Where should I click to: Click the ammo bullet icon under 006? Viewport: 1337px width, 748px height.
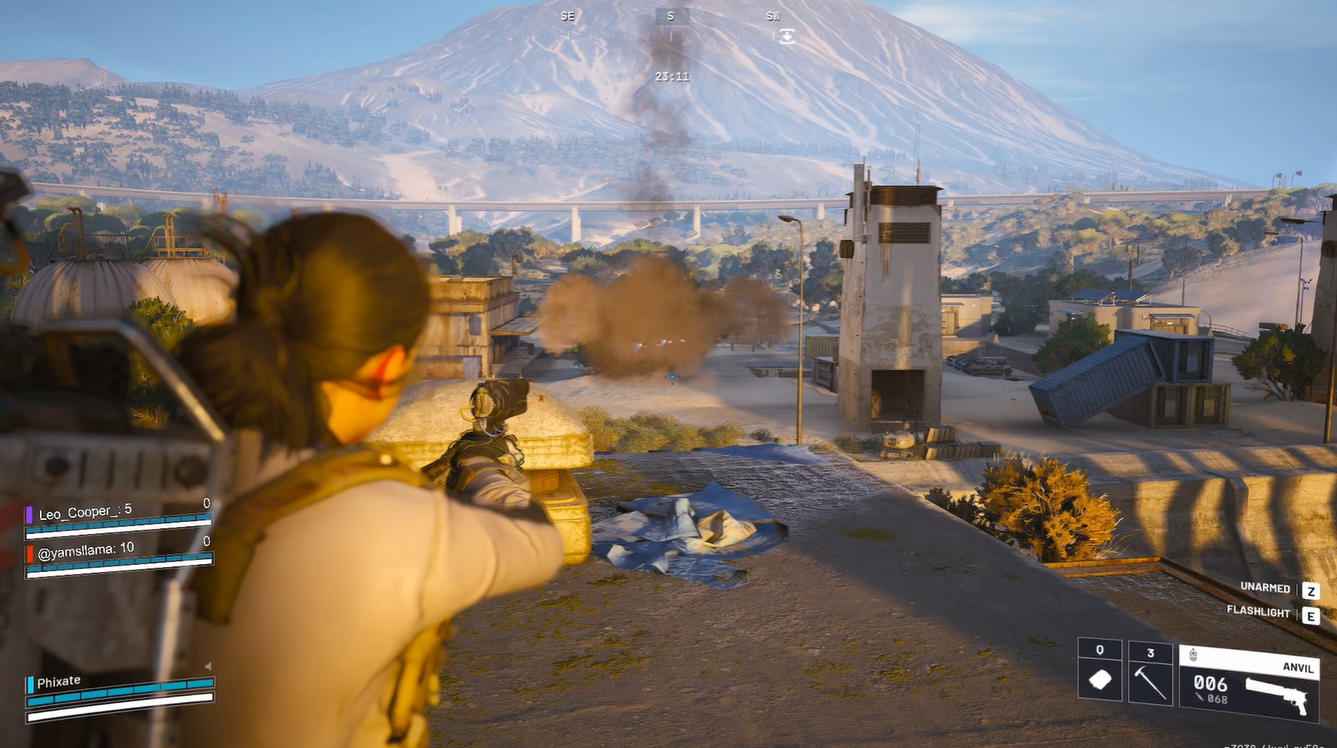pos(1200,698)
